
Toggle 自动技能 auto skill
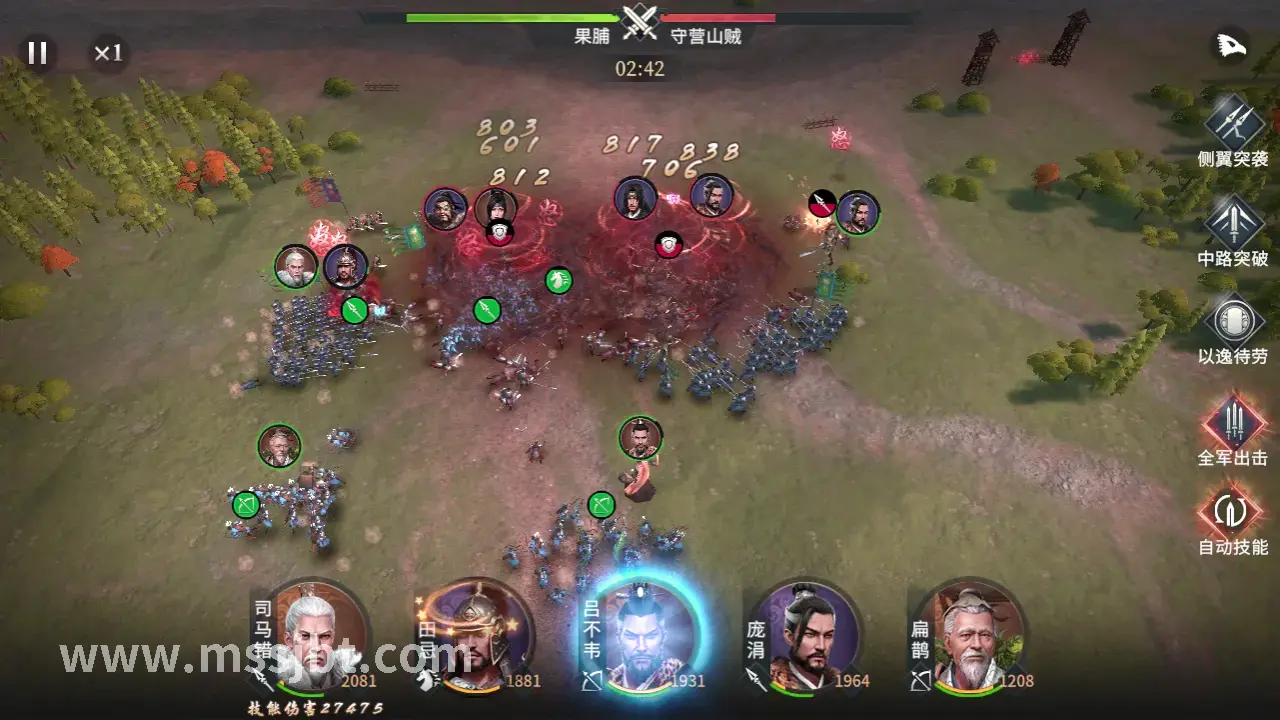(x=1232, y=511)
